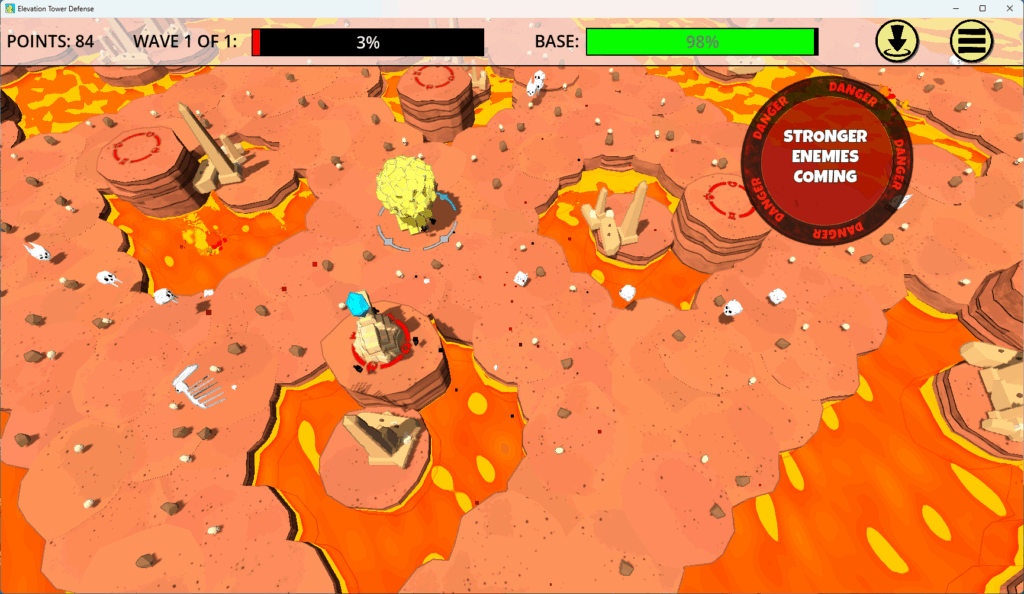This screenshot has width=1024, height=594.
Task: Open the hamburger menu button
Action: point(971,41)
